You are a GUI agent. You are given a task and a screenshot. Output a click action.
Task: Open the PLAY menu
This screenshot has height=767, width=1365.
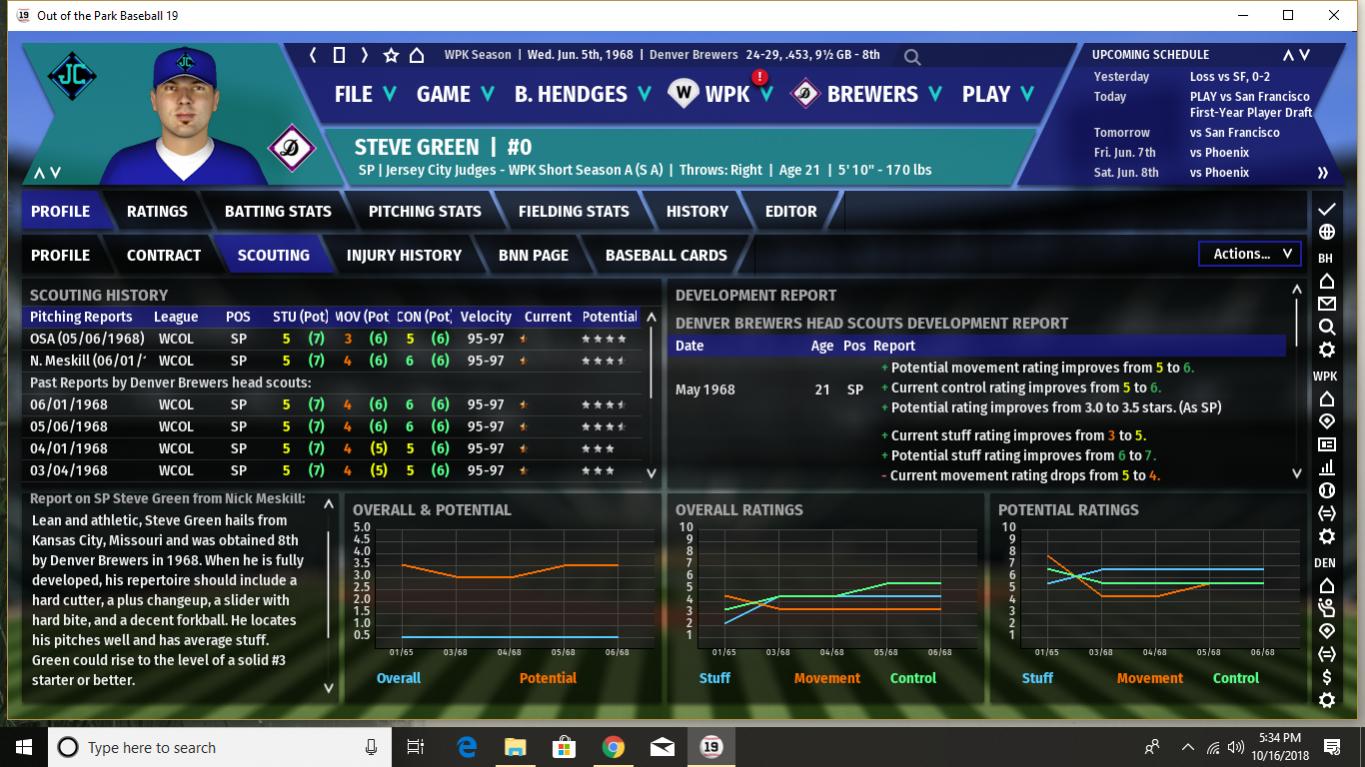(x=997, y=94)
